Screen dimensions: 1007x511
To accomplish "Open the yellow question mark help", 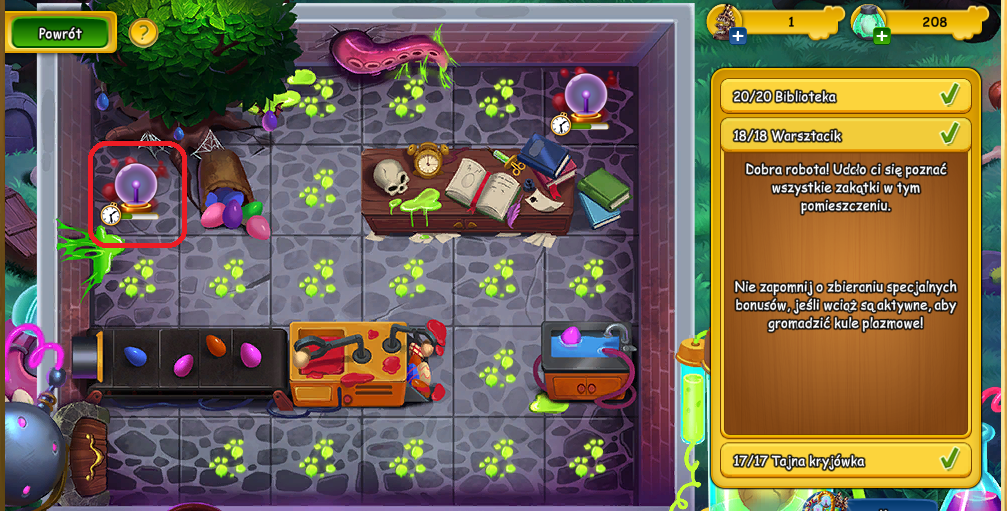I will coord(143,33).
